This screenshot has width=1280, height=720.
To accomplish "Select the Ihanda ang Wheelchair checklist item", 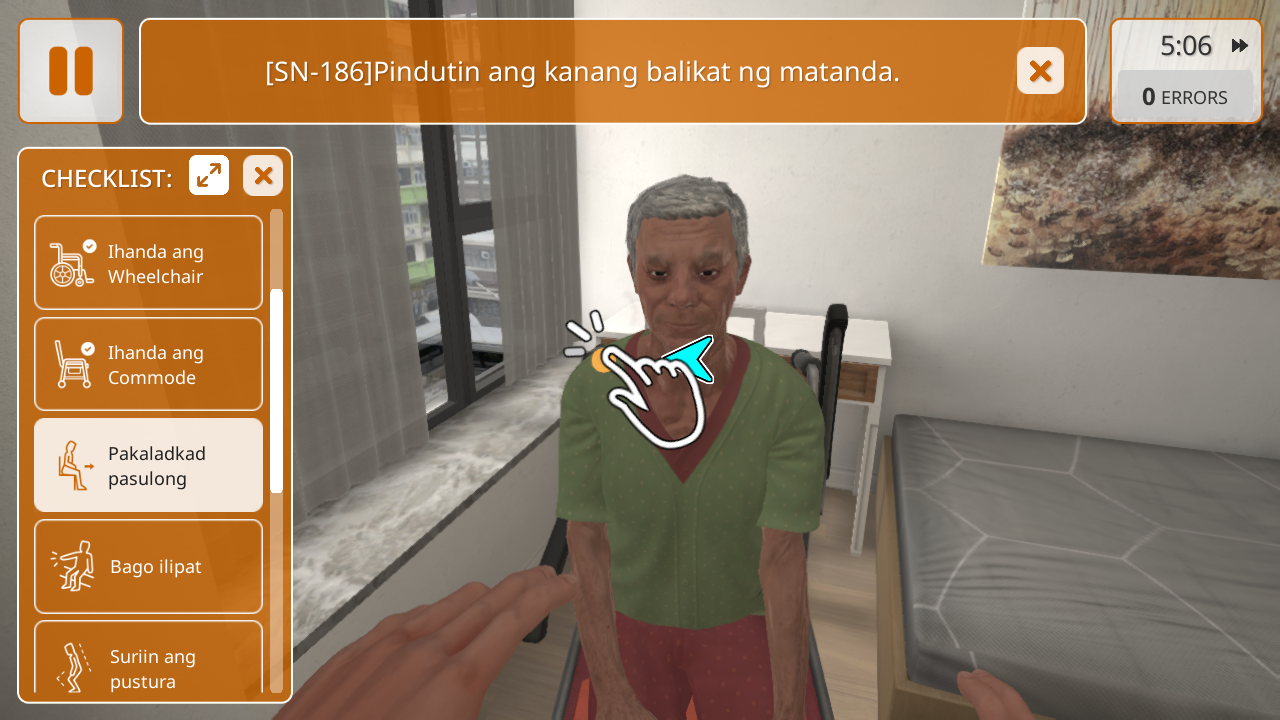I will tap(149, 263).
